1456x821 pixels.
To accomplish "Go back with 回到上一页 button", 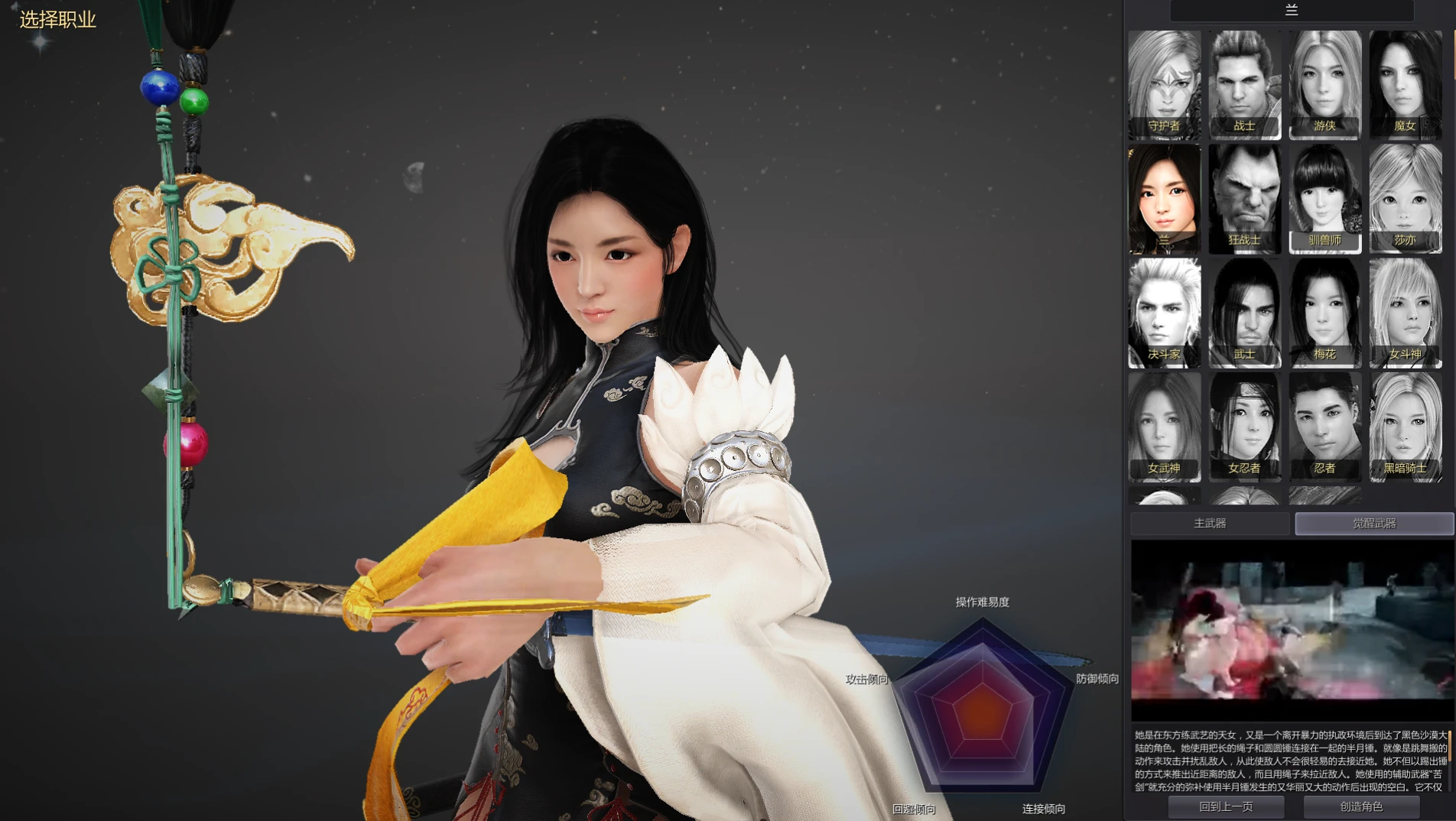I will coord(1226,806).
